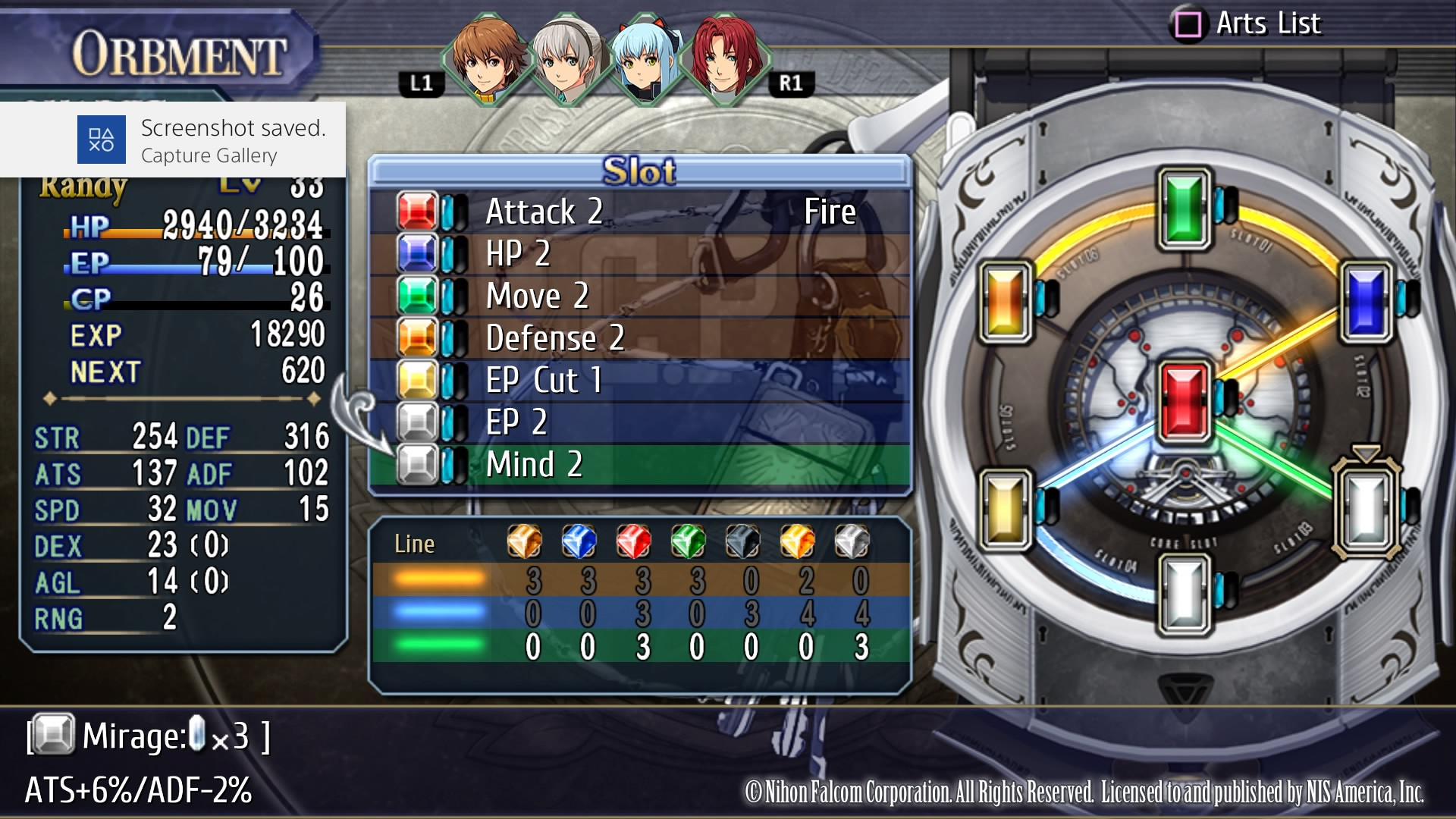Choose the blue gem orbment slot

point(1367,302)
